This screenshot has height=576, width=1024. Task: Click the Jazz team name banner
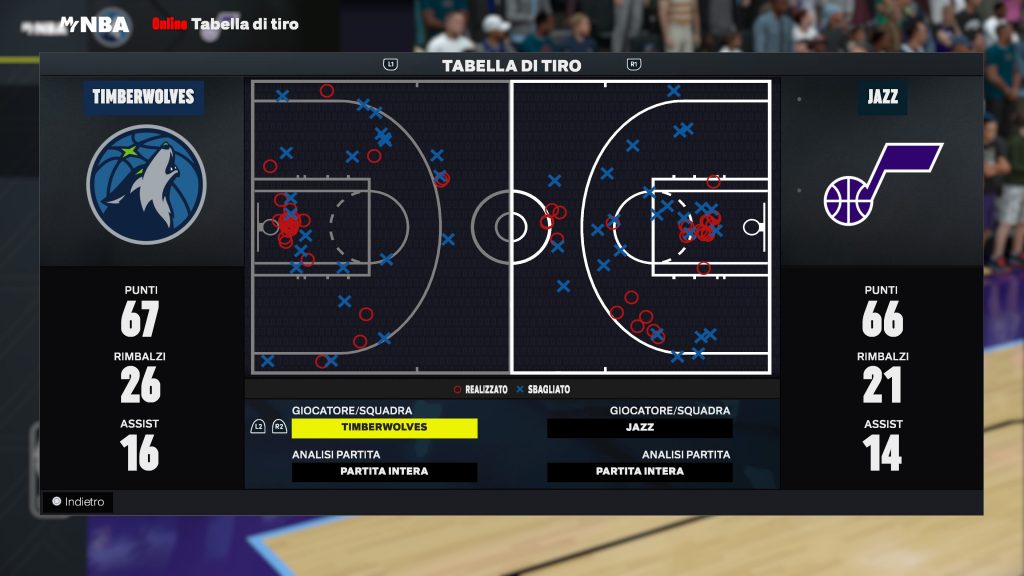pyautogui.click(x=882, y=98)
